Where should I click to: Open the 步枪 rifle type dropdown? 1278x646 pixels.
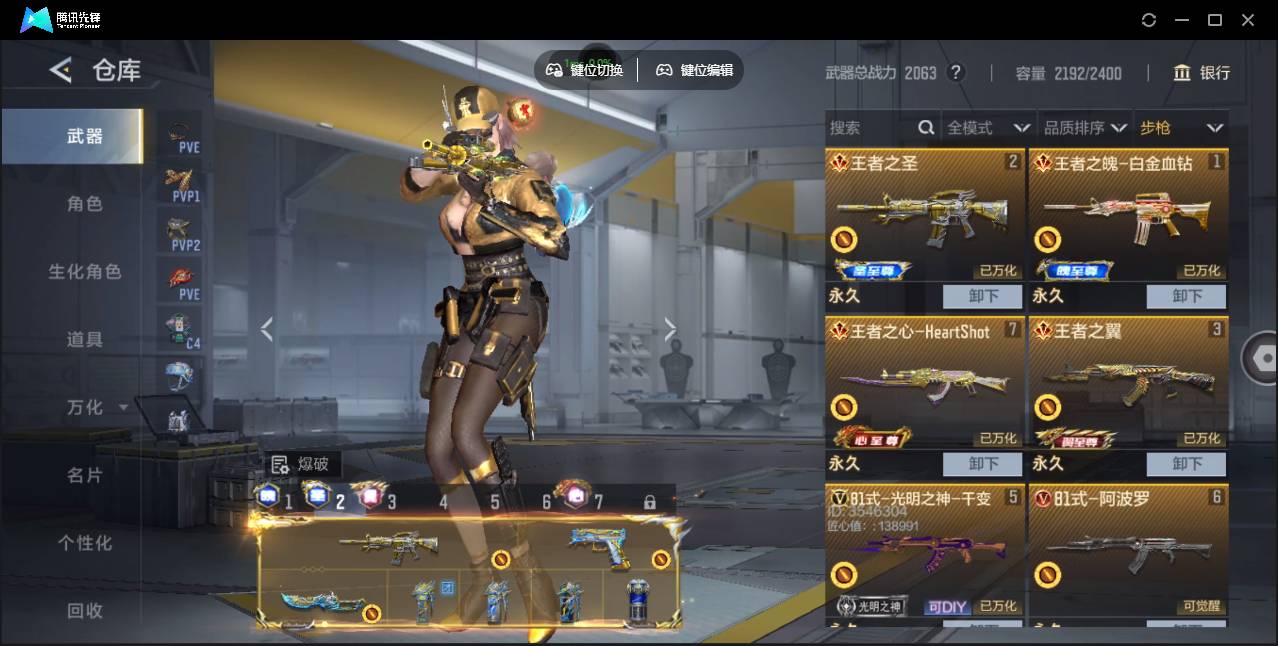coord(1181,128)
